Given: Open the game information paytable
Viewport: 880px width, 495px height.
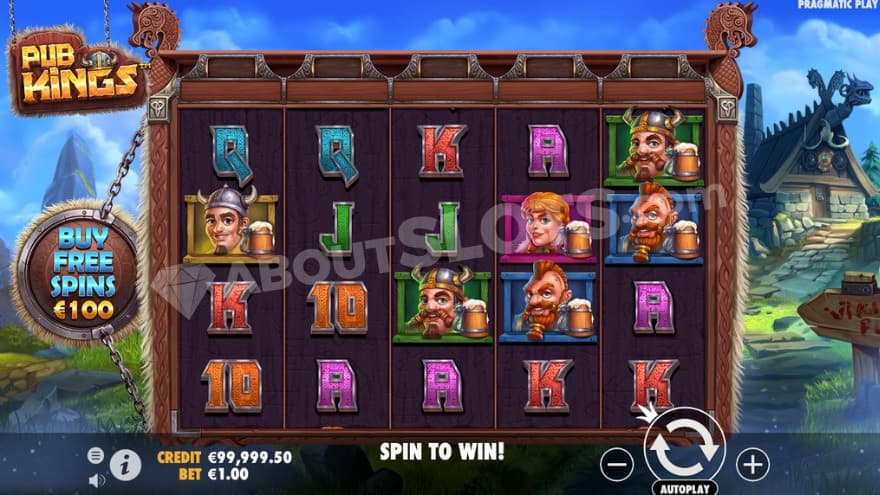Looking at the screenshot, I should [125, 464].
